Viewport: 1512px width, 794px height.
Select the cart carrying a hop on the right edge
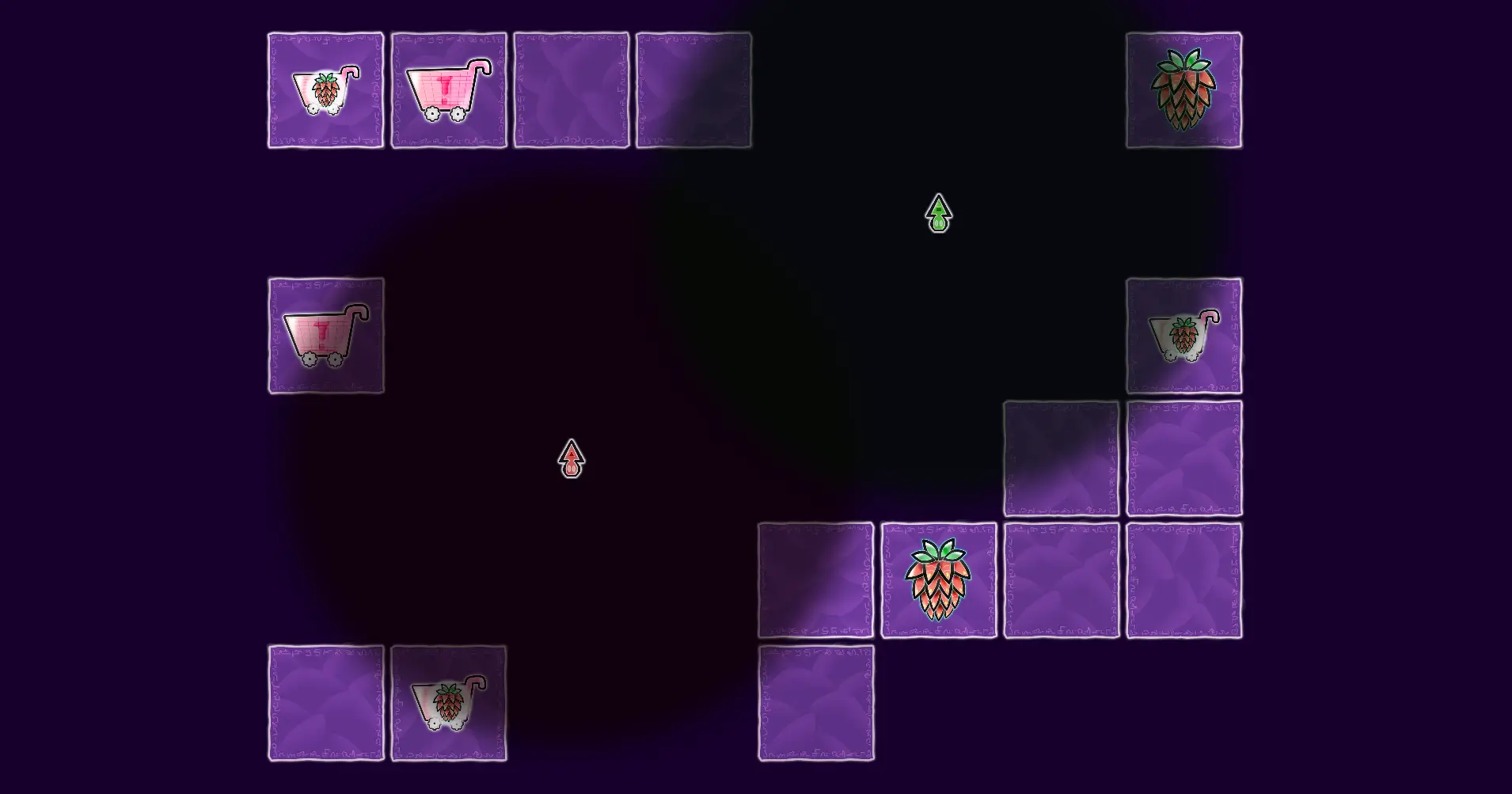(x=1183, y=336)
